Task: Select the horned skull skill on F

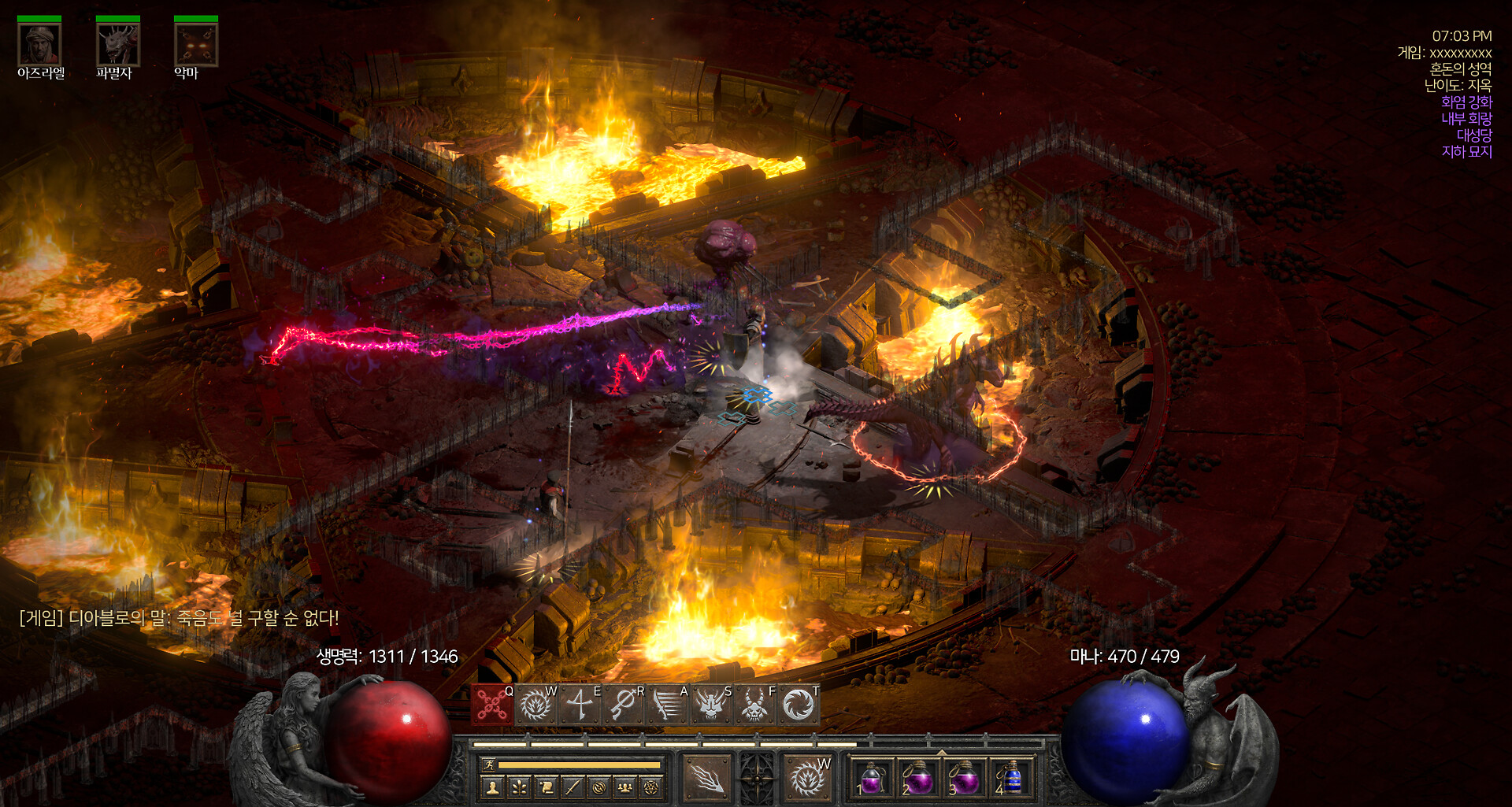Action: pos(754,705)
